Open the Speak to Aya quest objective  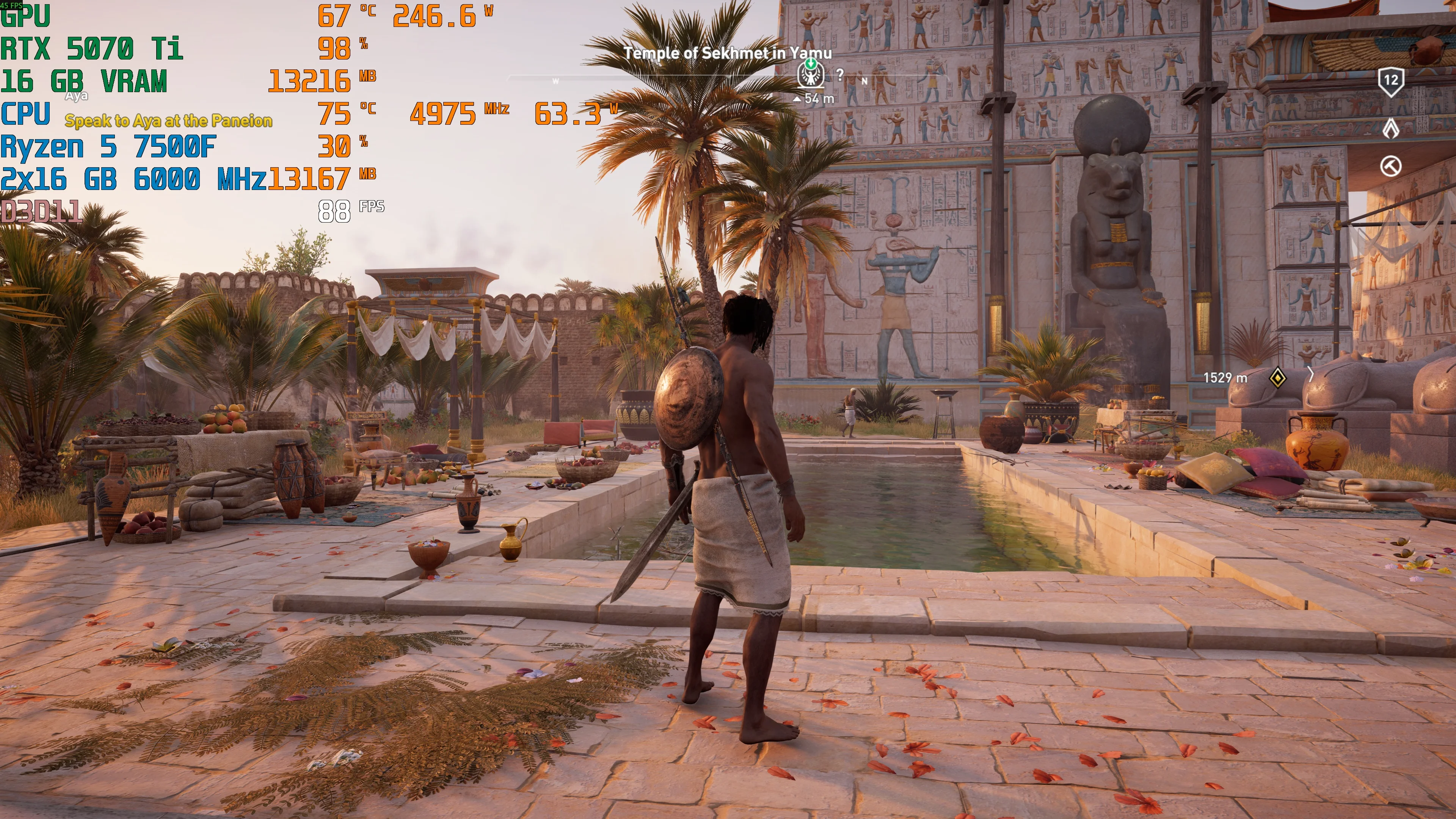pos(168,121)
